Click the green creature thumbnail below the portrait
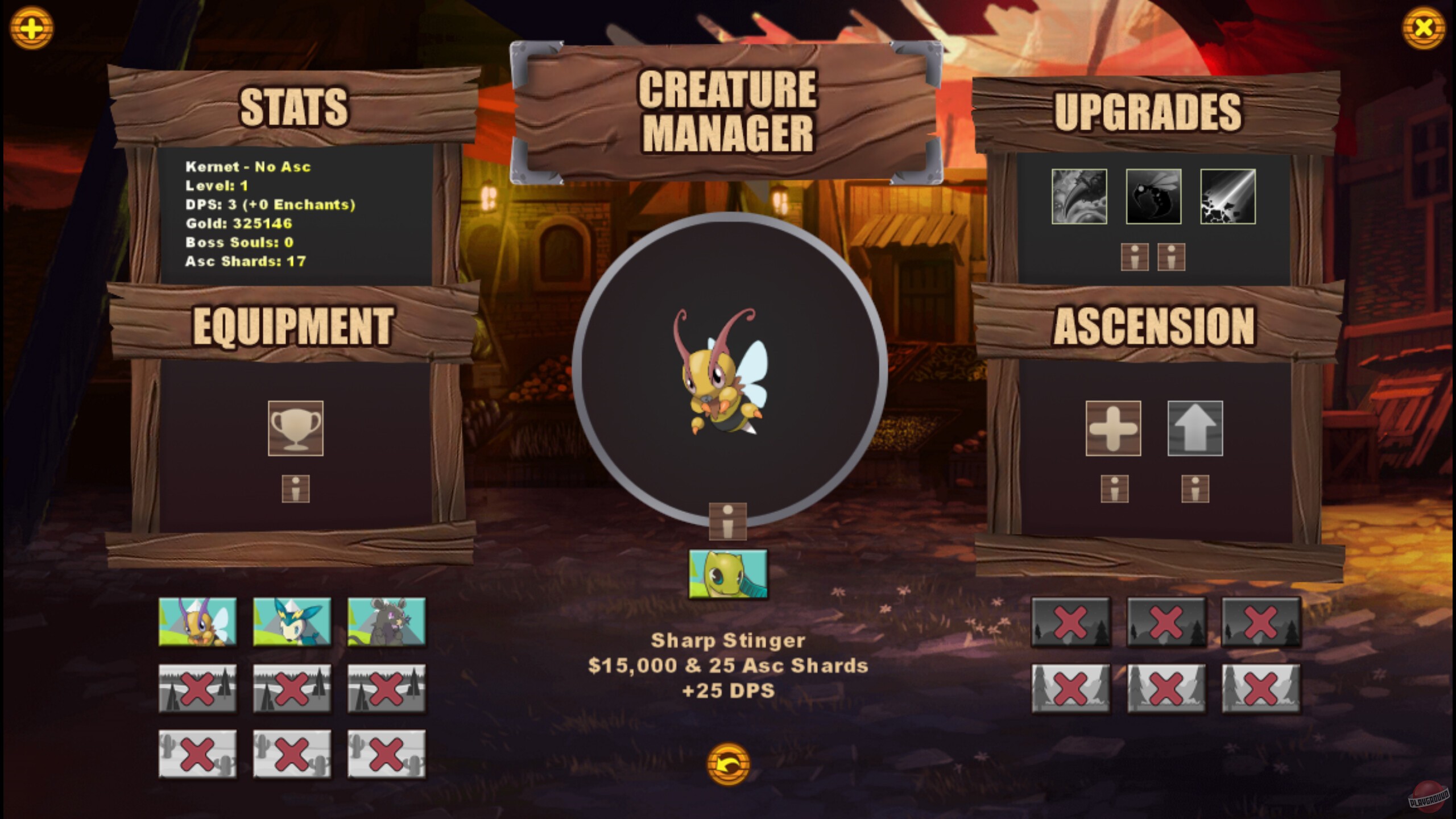1456x819 pixels. (x=728, y=574)
